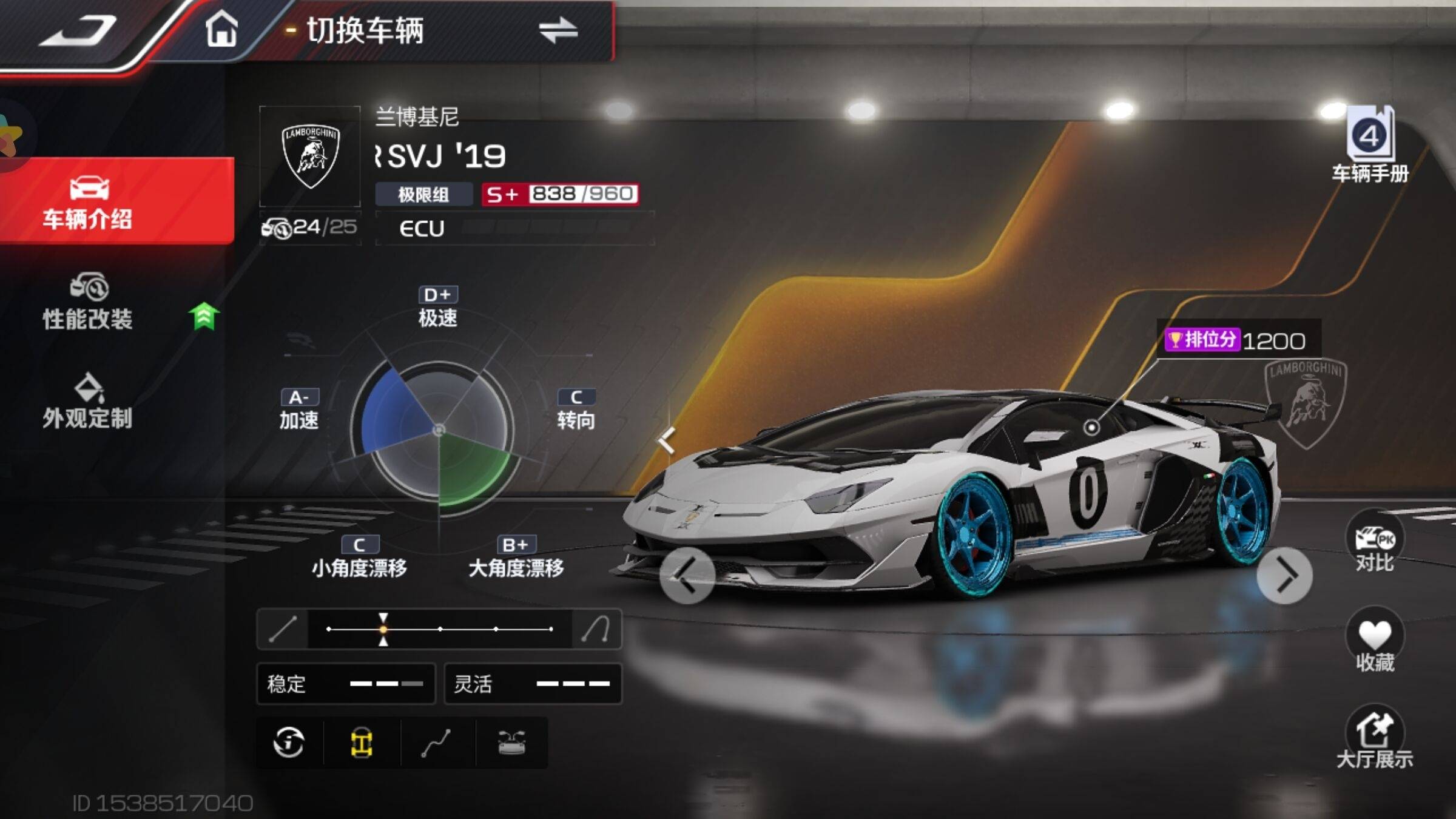Collapse the stats panel with side arrow
The height and width of the screenshot is (819, 1456).
(666, 439)
